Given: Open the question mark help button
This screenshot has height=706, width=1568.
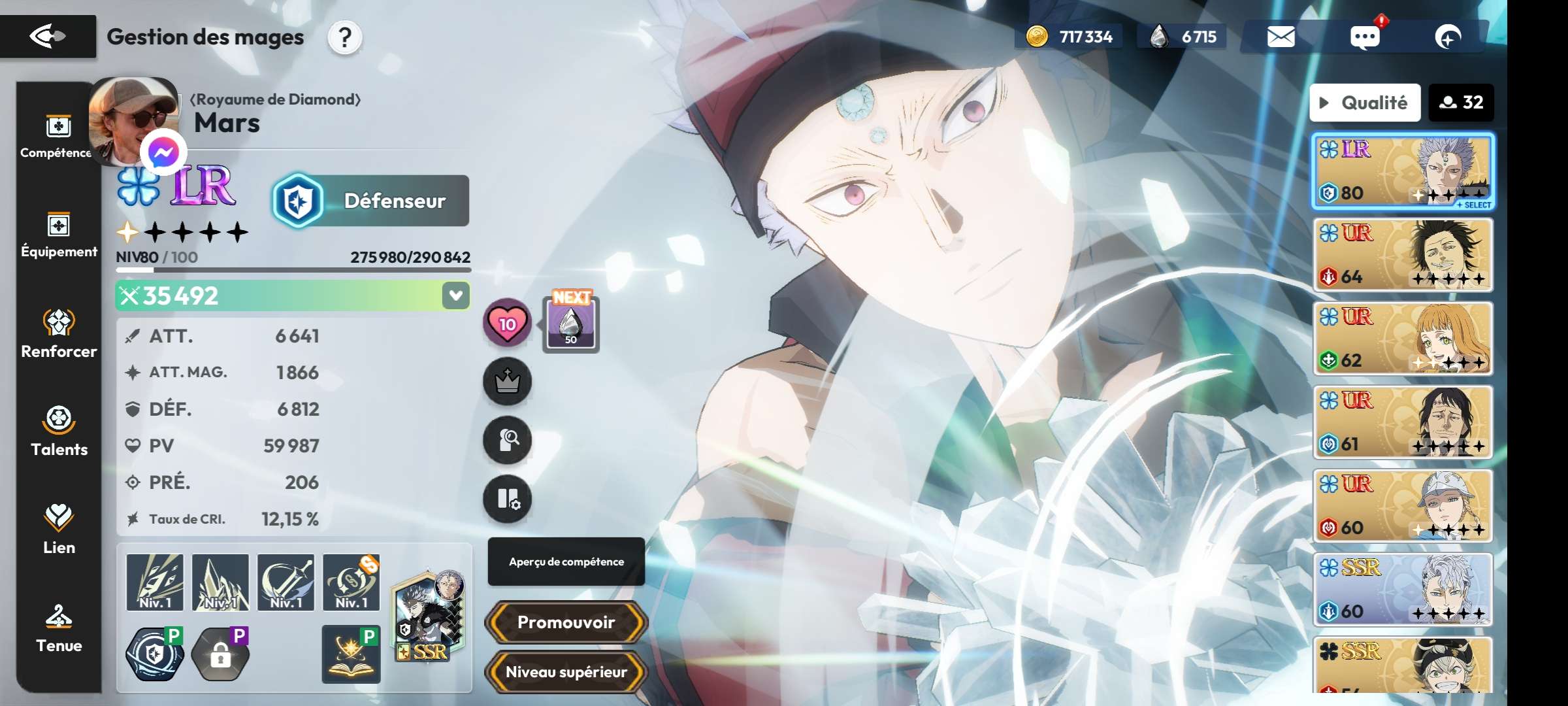Looking at the screenshot, I should (345, 38).
